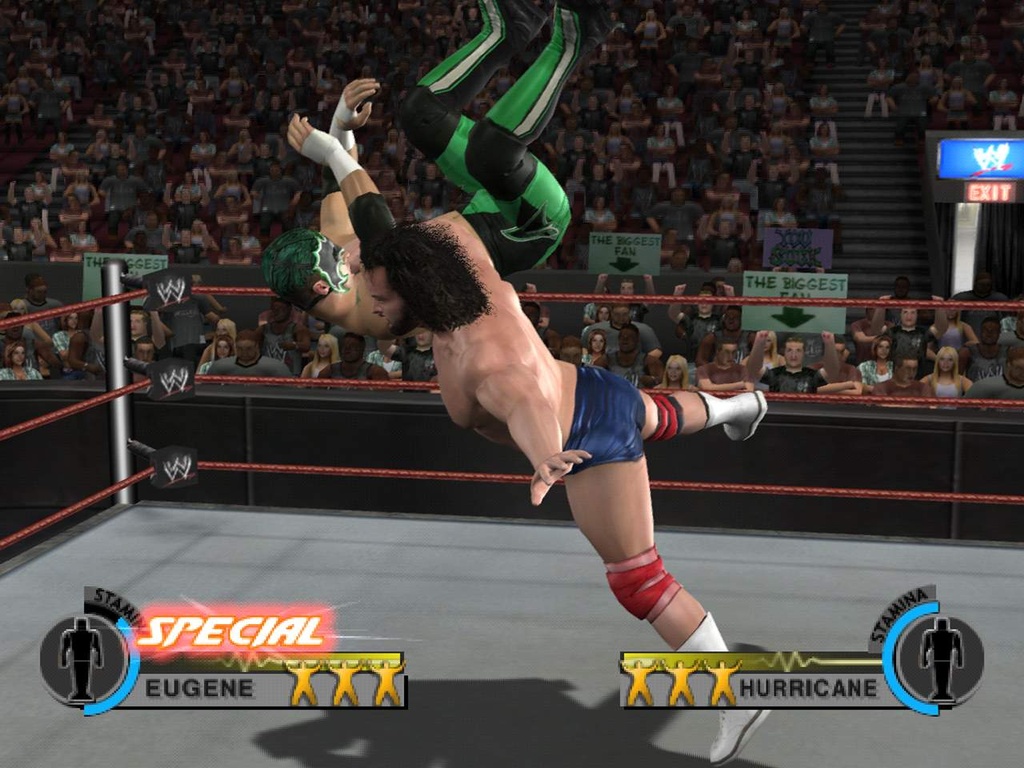This screenshot has width=1024, height=768.
Task: Click Hurricane's body damage silhouette icon
Action: pos(941,659)
